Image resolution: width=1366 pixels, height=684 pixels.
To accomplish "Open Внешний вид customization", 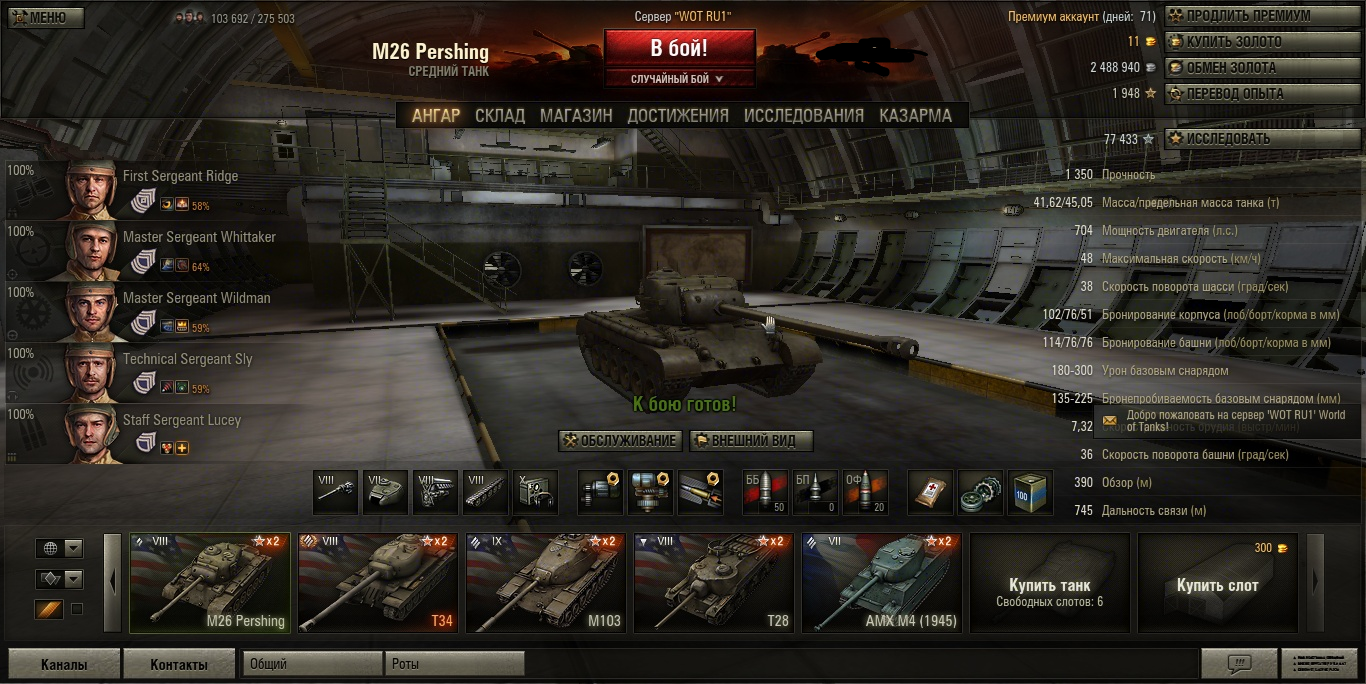I will point(750,441).
